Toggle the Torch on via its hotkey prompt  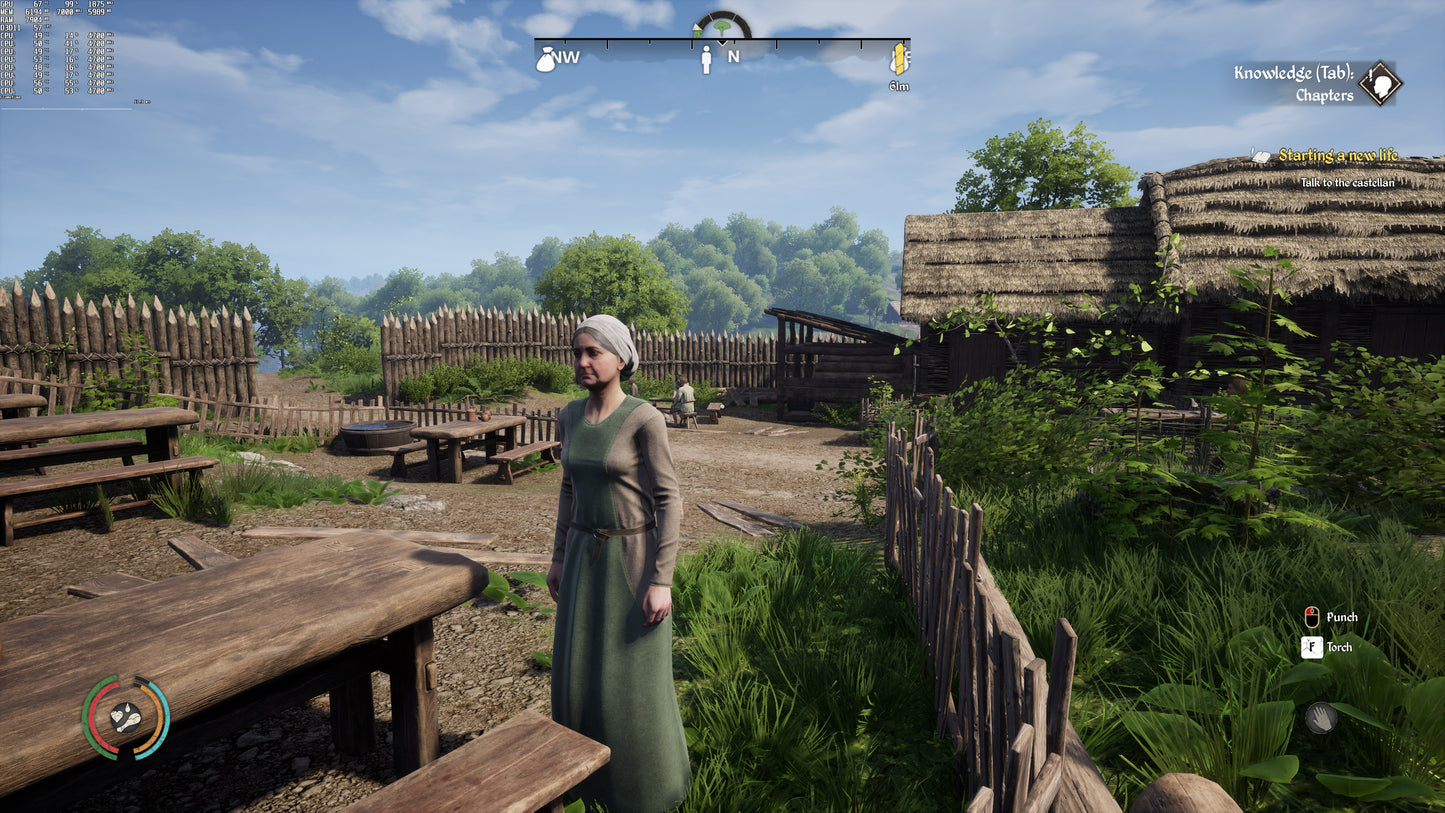tap(1310, 648)
